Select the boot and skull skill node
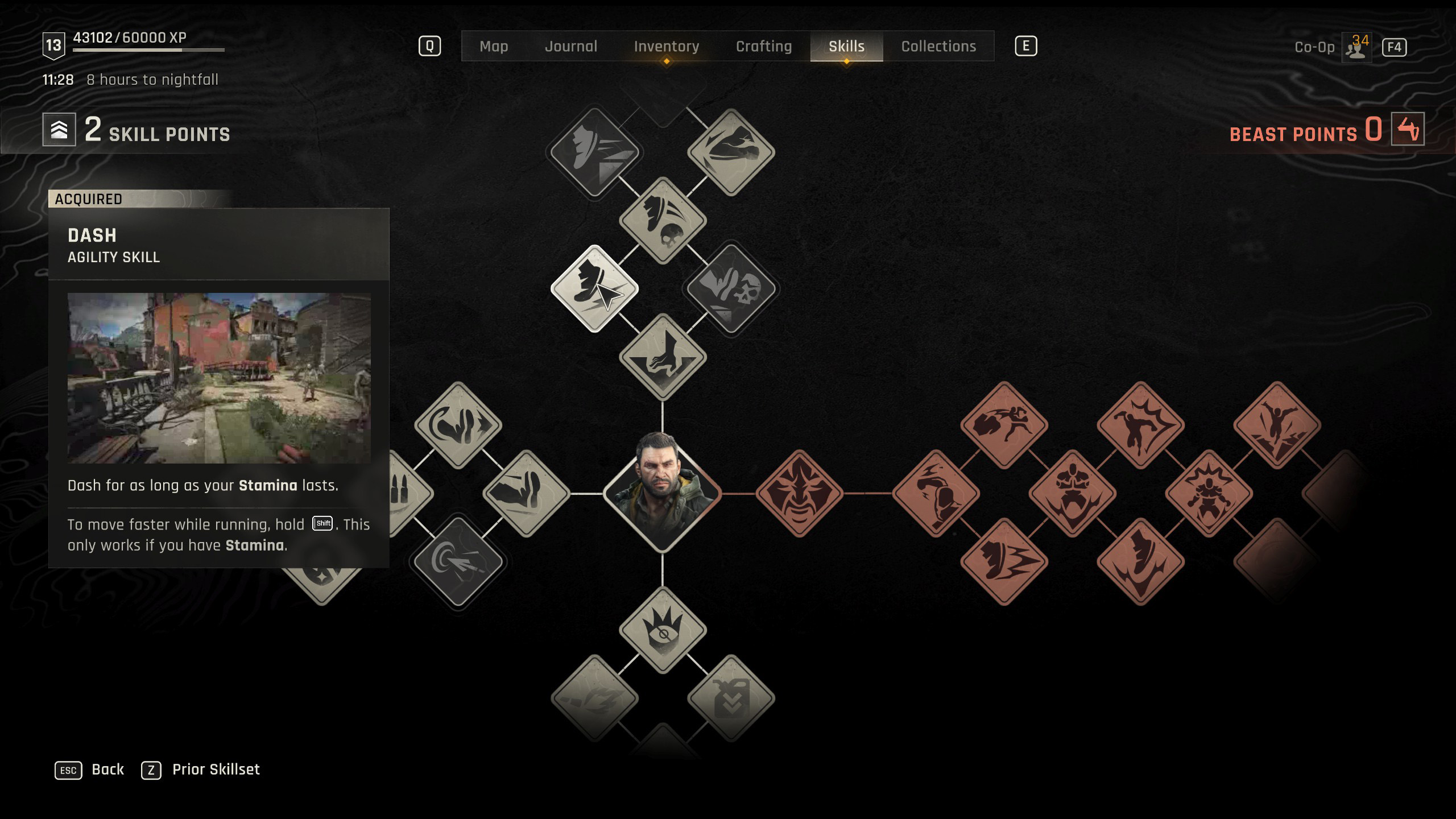 point(663,220)
